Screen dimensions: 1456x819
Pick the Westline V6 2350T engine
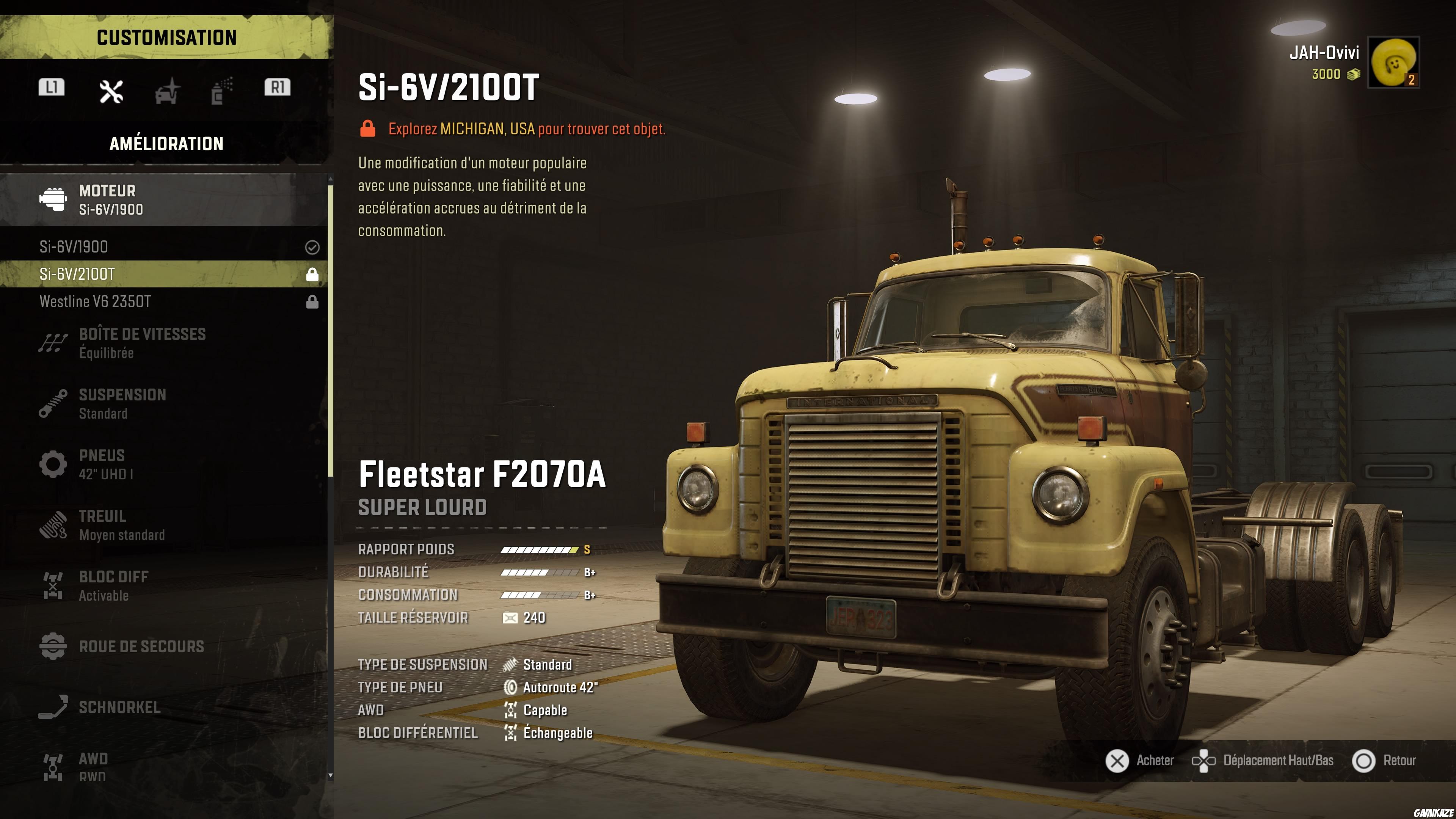click(164, 302)
